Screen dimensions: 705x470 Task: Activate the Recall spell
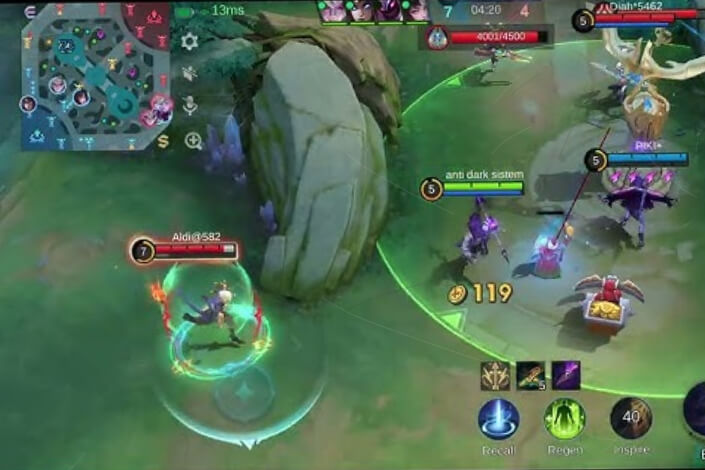(x=498, y=419)
